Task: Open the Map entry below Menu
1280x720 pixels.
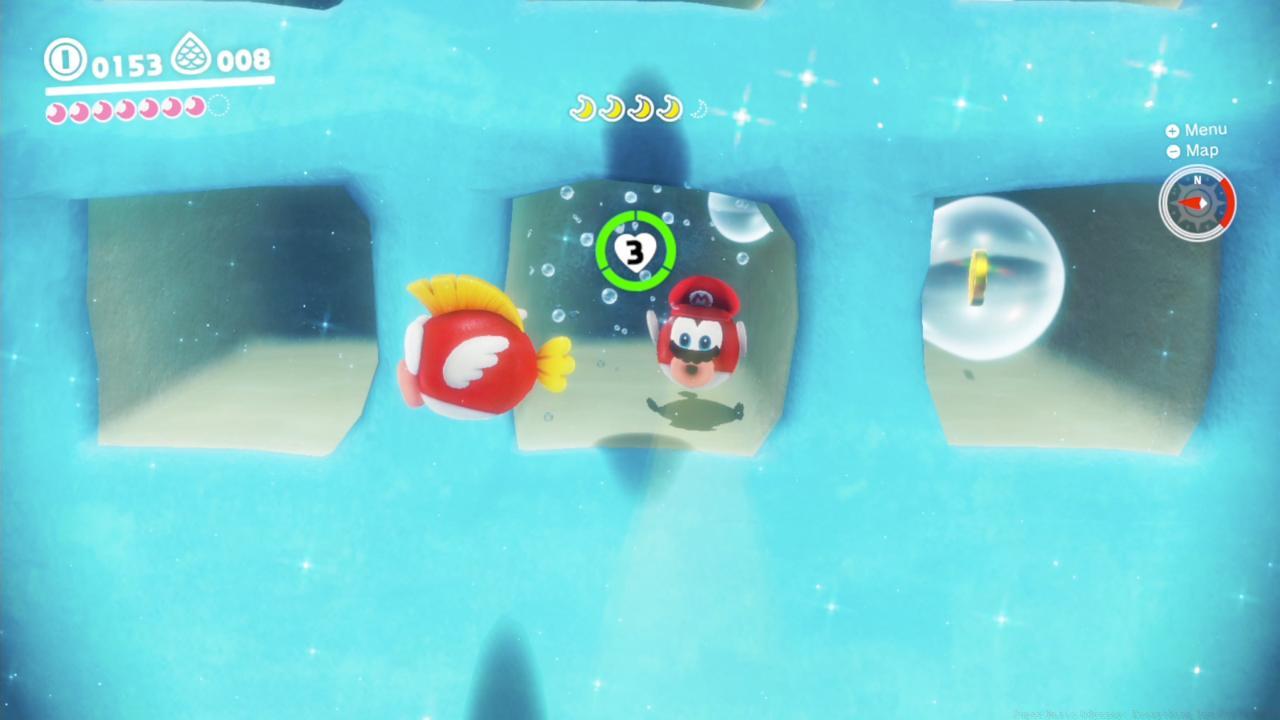Action: click(1201, 151)
